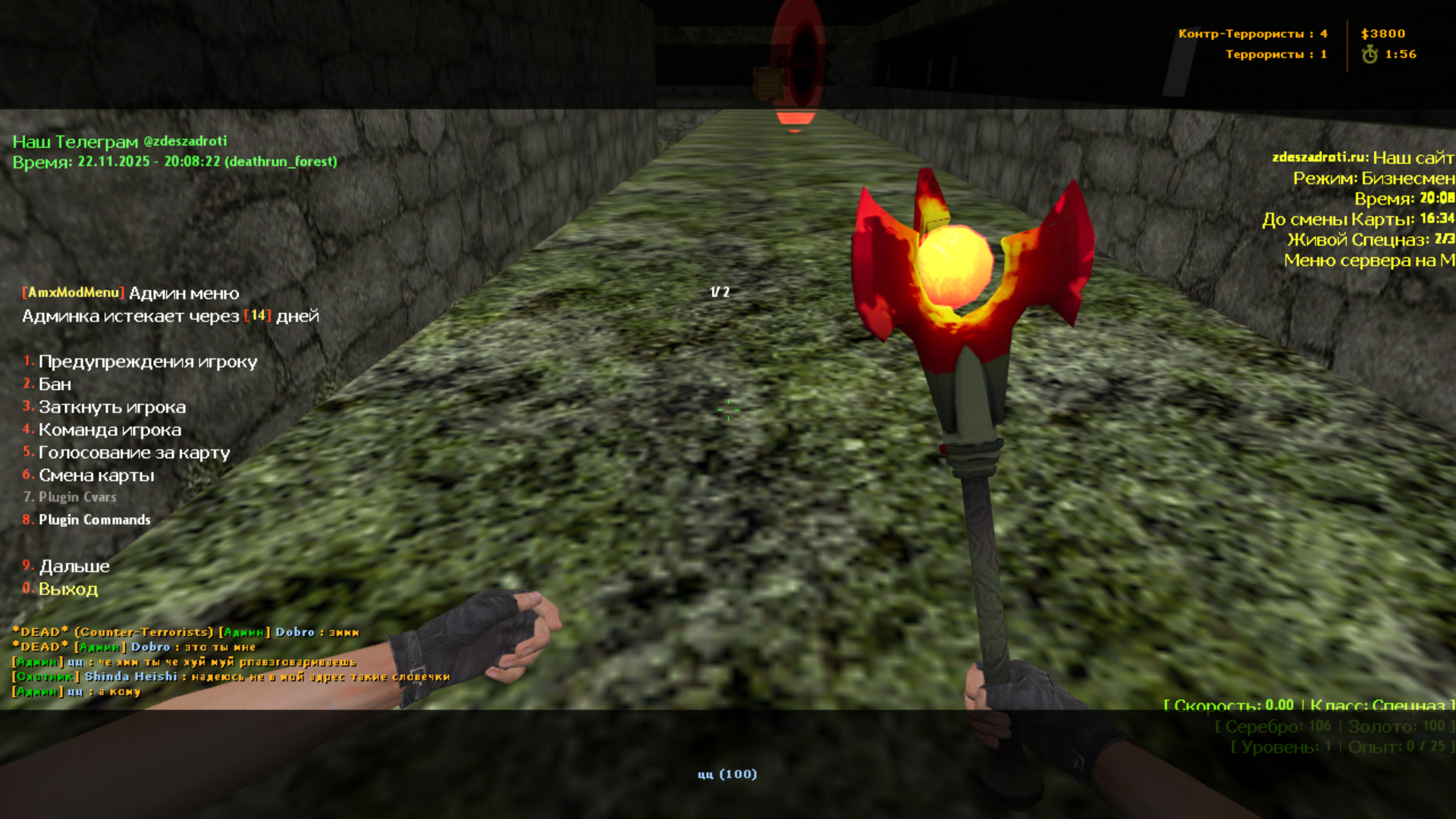Open Команда игрока menu item
This screenshot has width=1456, height=819.
[109, 430]
